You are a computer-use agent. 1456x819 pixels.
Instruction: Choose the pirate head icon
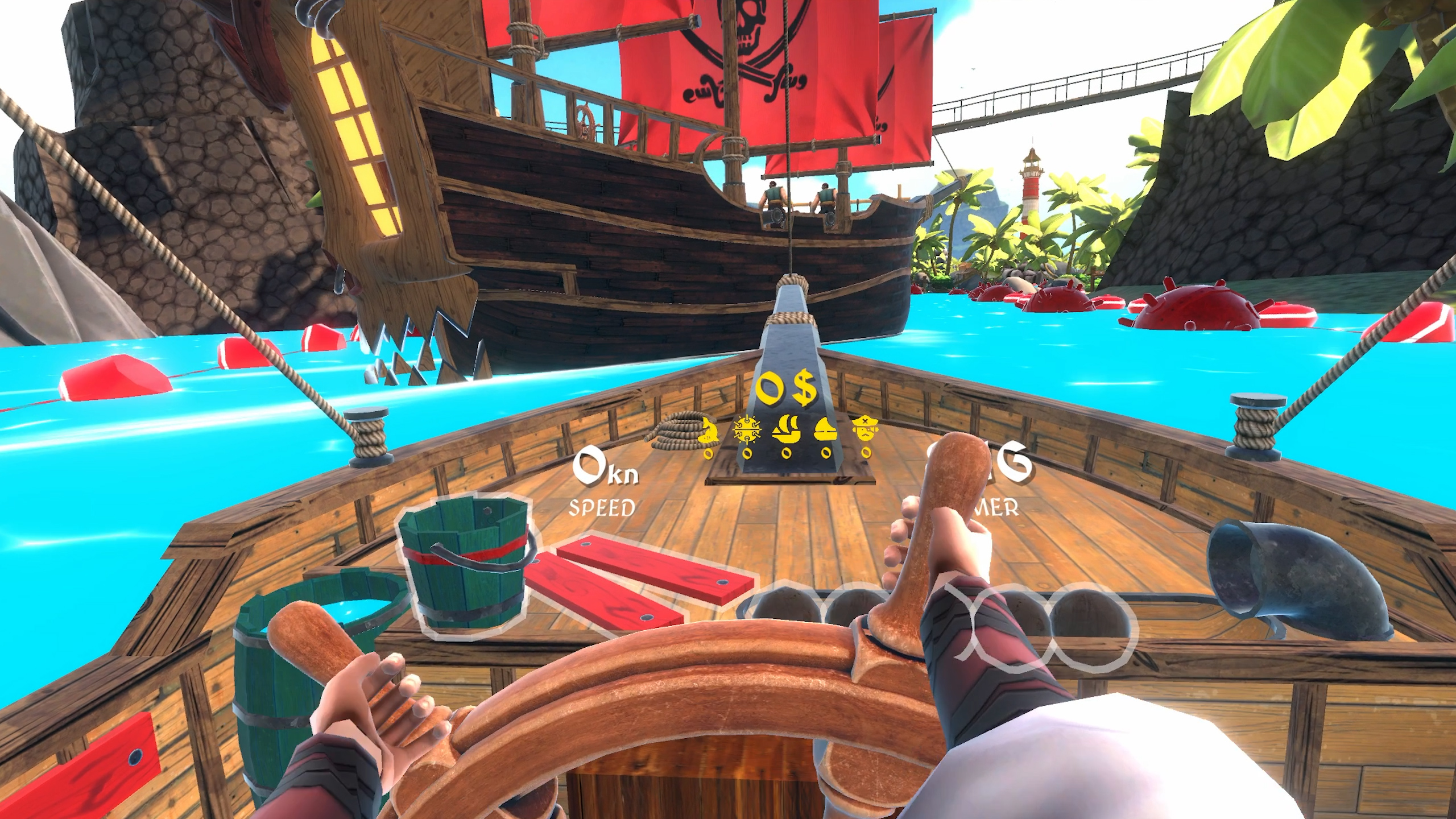pyautogui.click(x=865, y=430)
